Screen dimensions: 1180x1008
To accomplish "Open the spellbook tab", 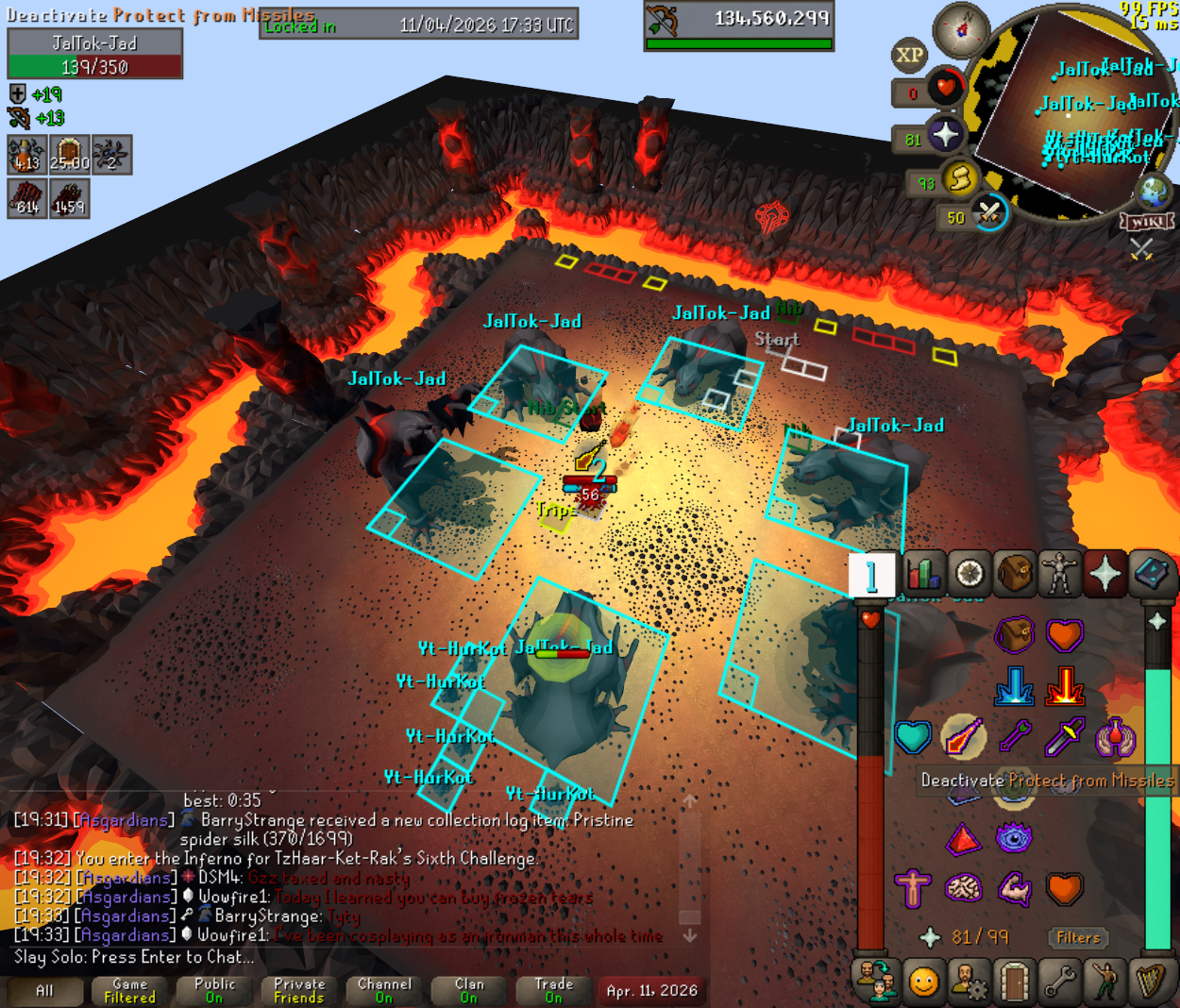I will point(1150,573).
